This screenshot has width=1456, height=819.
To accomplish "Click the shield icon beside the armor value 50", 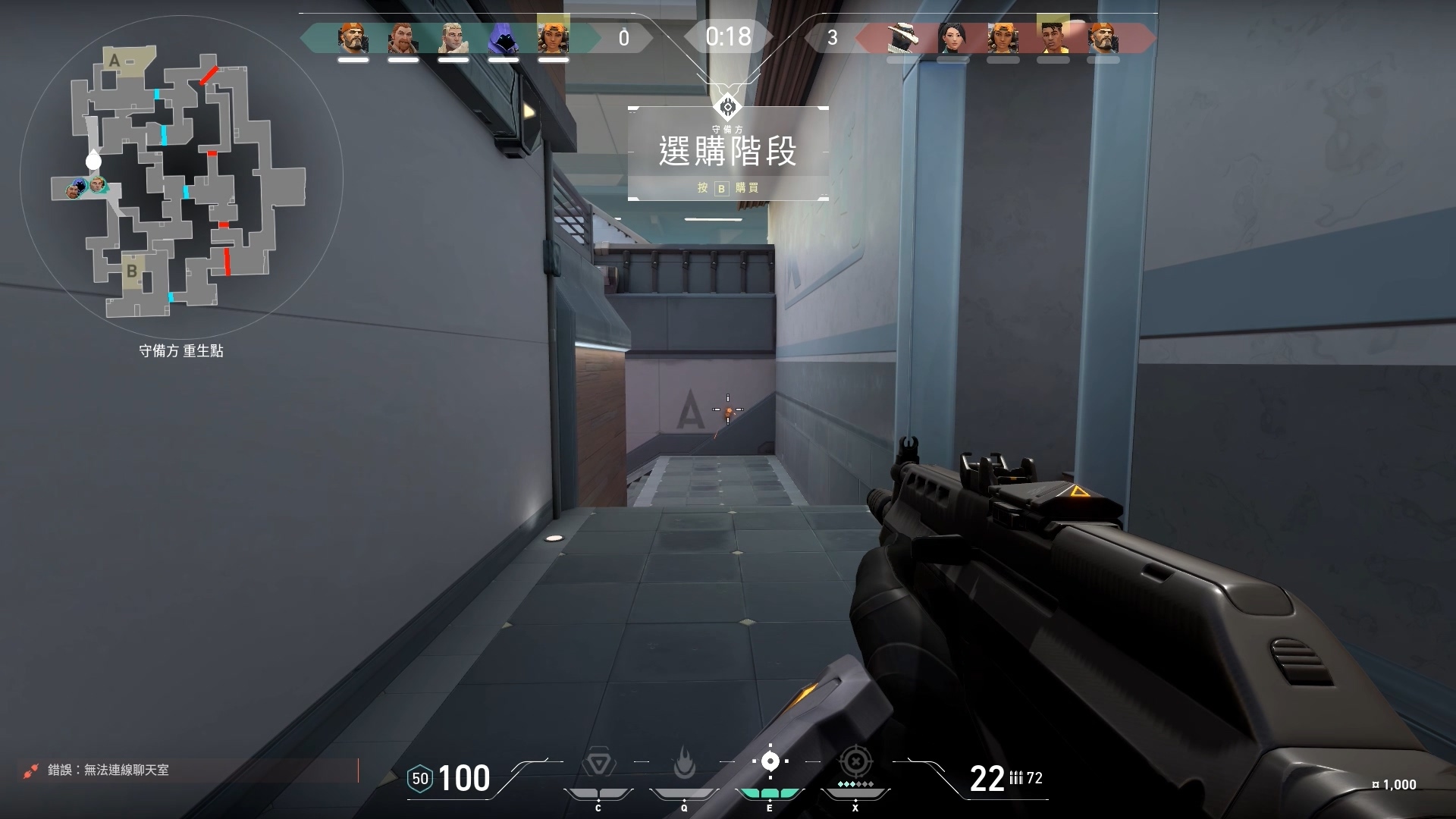I will [419, 779].
